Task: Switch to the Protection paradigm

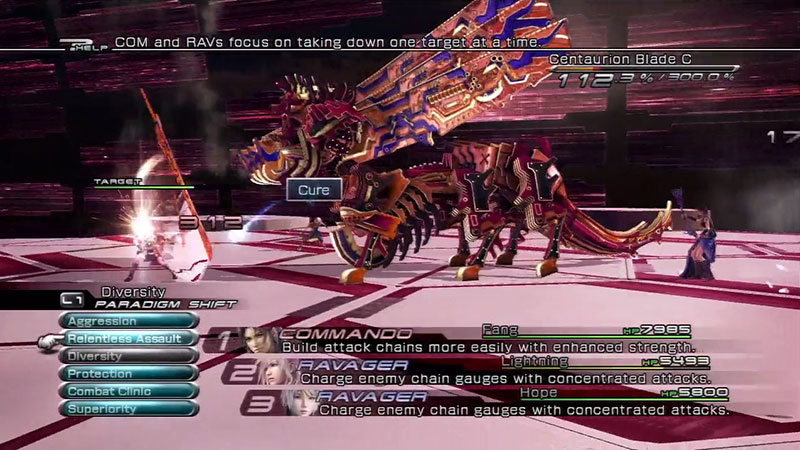Action: pos(128,373)
